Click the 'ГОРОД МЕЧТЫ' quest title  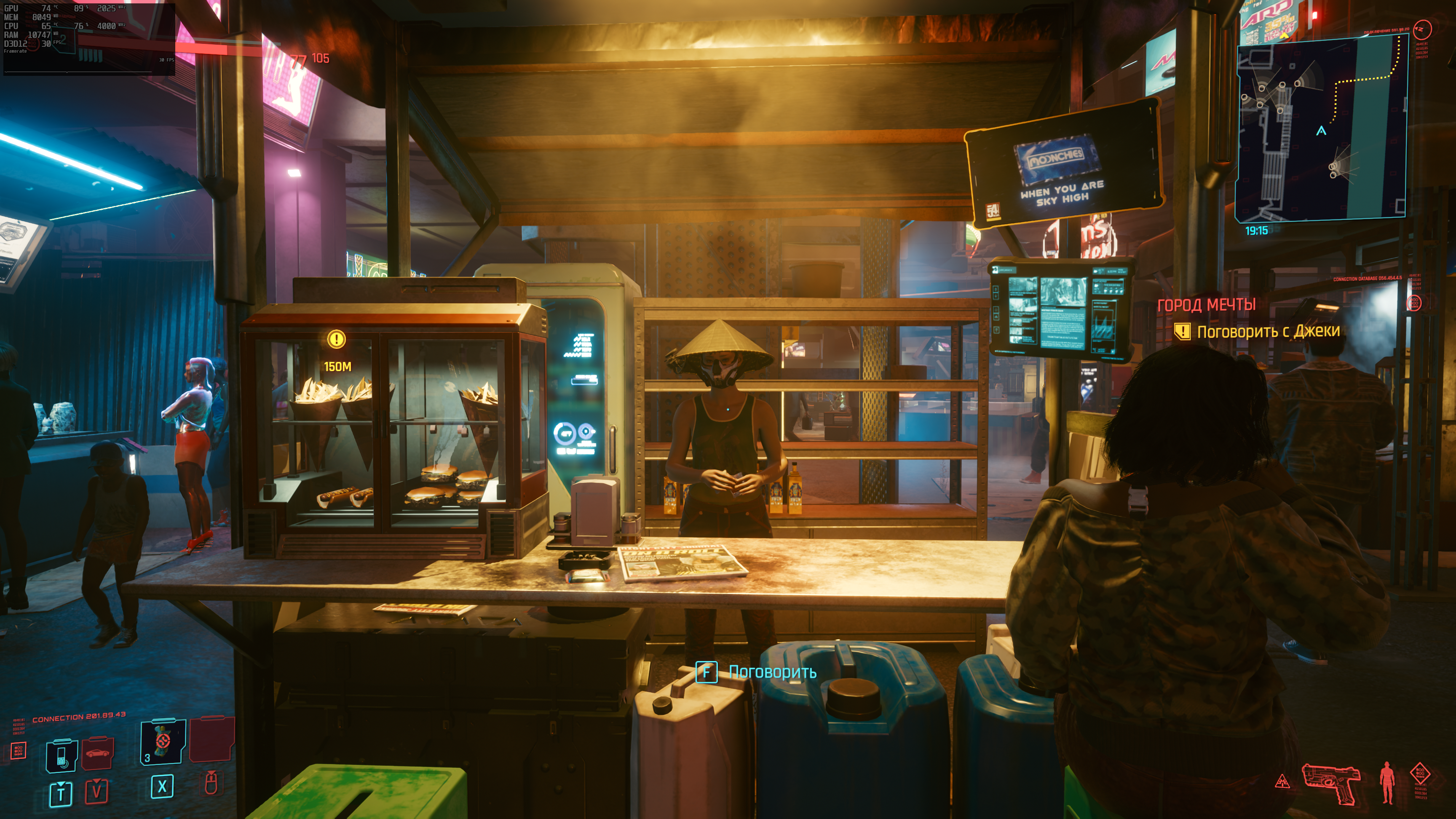pos(1206,305)
